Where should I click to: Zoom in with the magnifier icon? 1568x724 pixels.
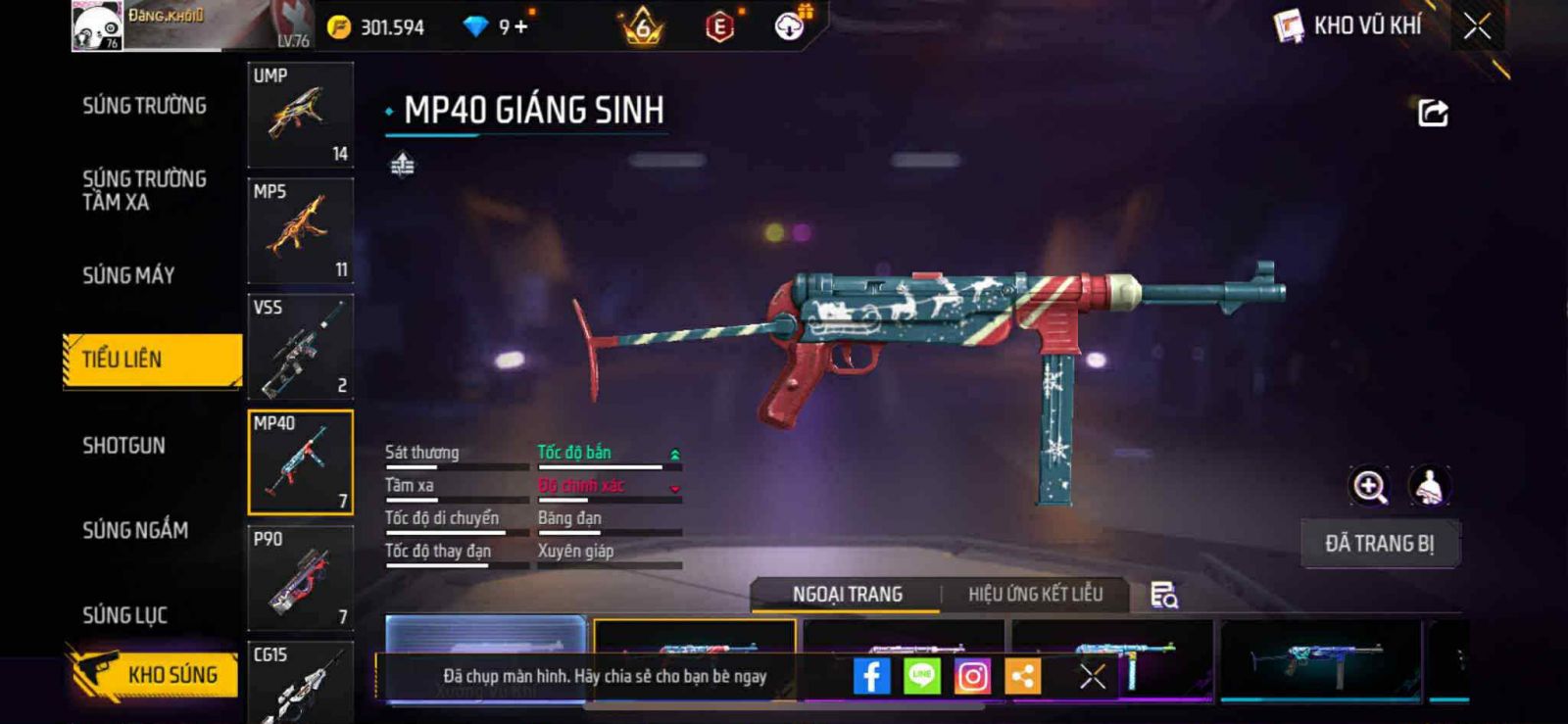(x=1369, y=486)
